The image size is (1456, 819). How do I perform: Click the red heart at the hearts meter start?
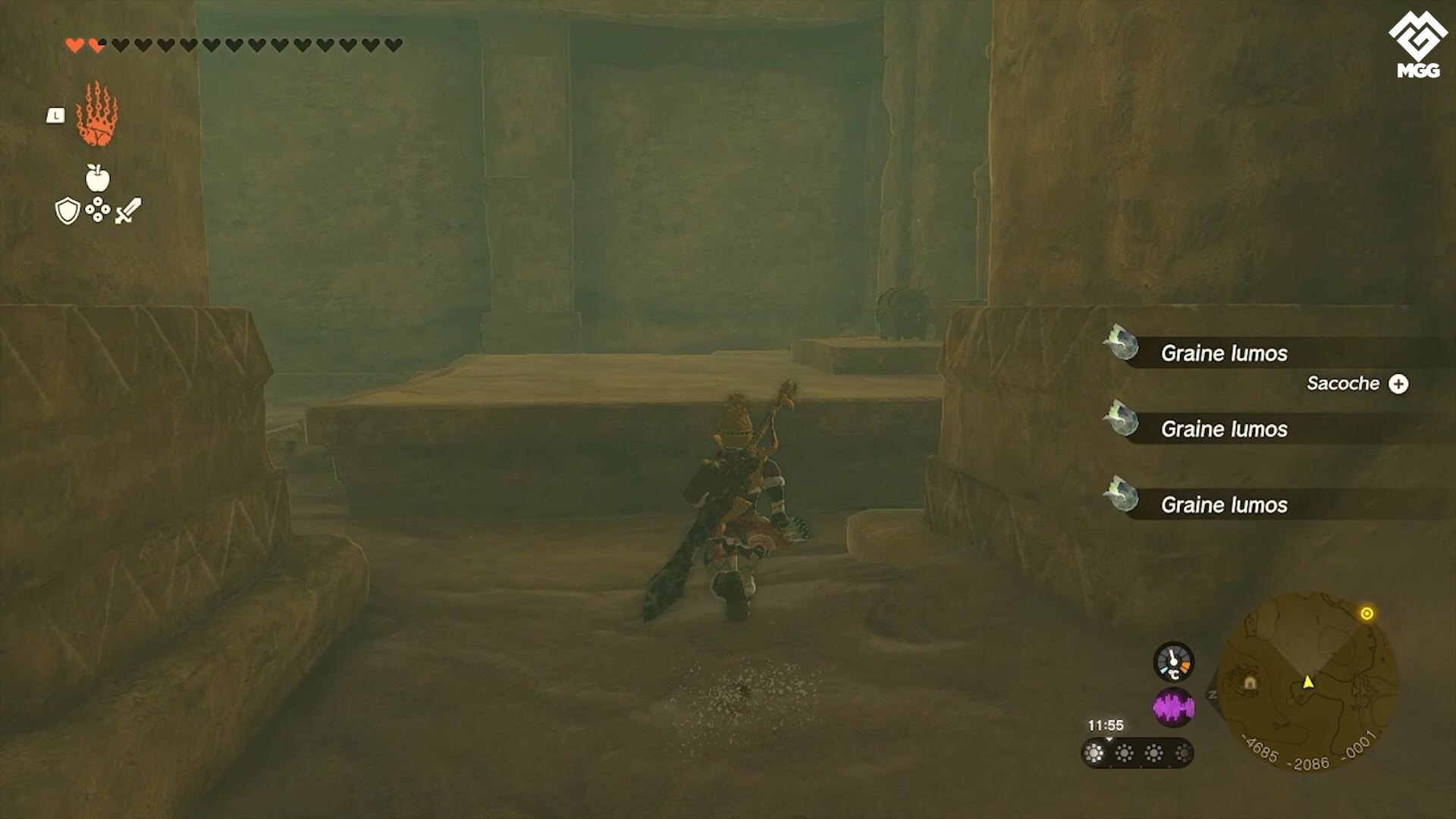pos(74,43)
